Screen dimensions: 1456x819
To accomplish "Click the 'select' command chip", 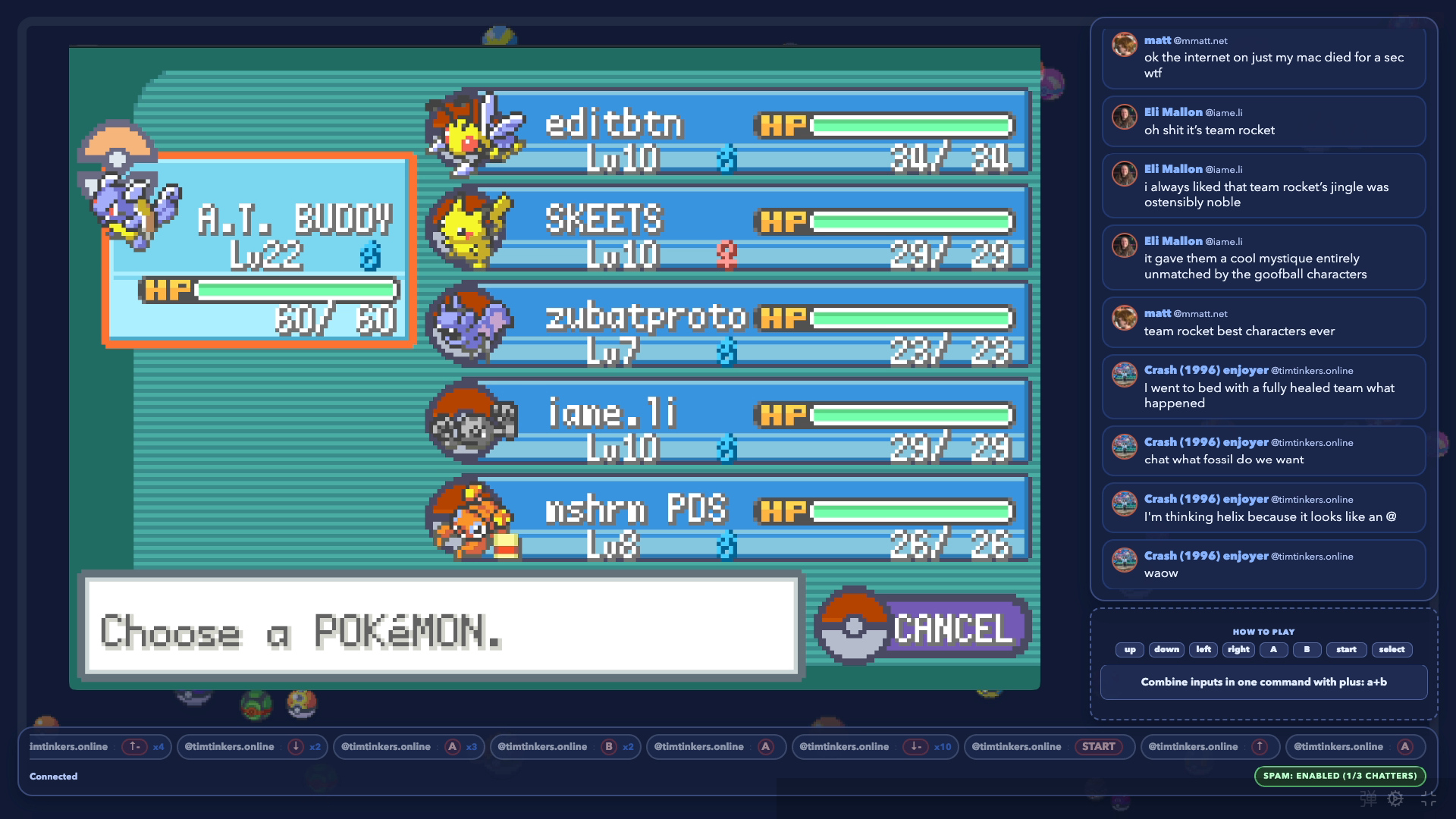I will click(x=1392, y=650).
